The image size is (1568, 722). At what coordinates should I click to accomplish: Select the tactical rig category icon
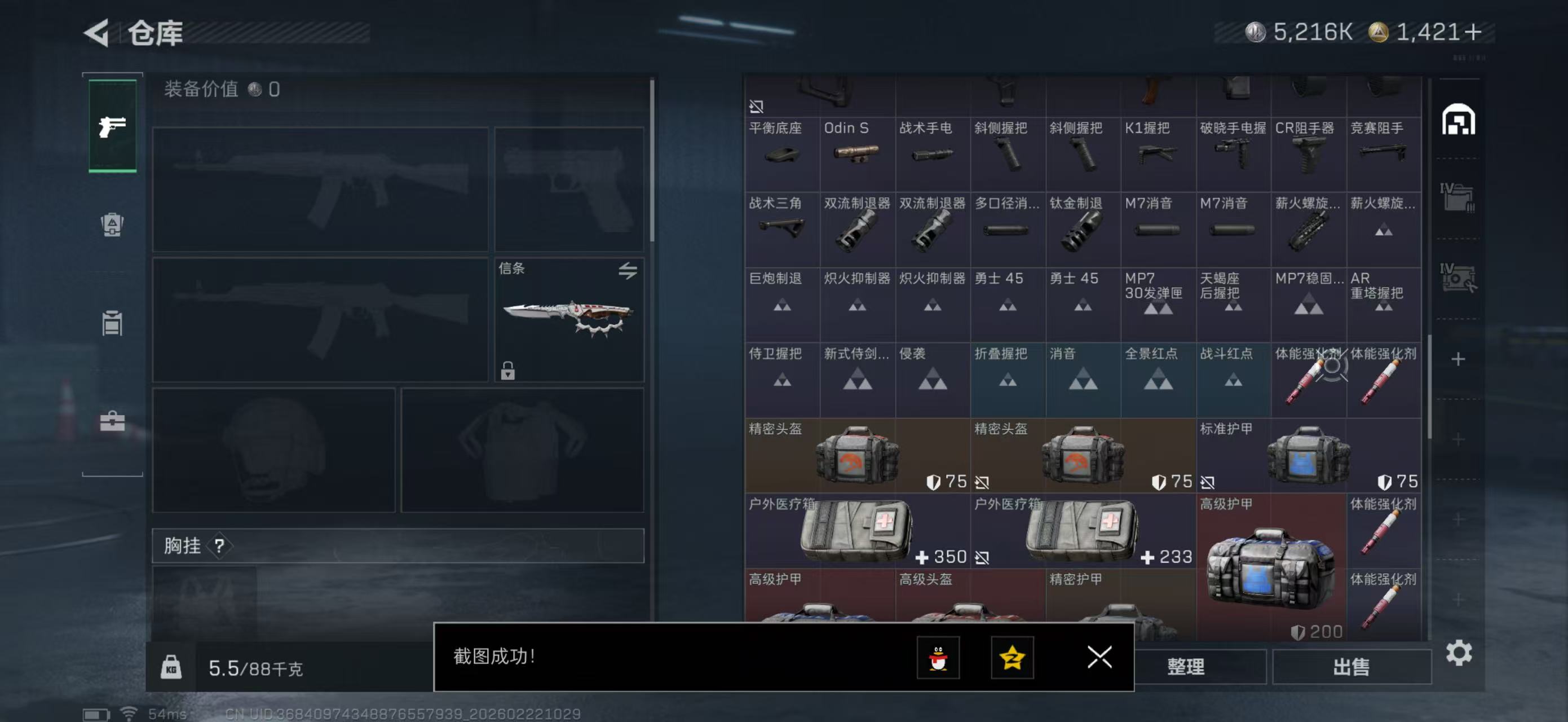tap(112, 323)
